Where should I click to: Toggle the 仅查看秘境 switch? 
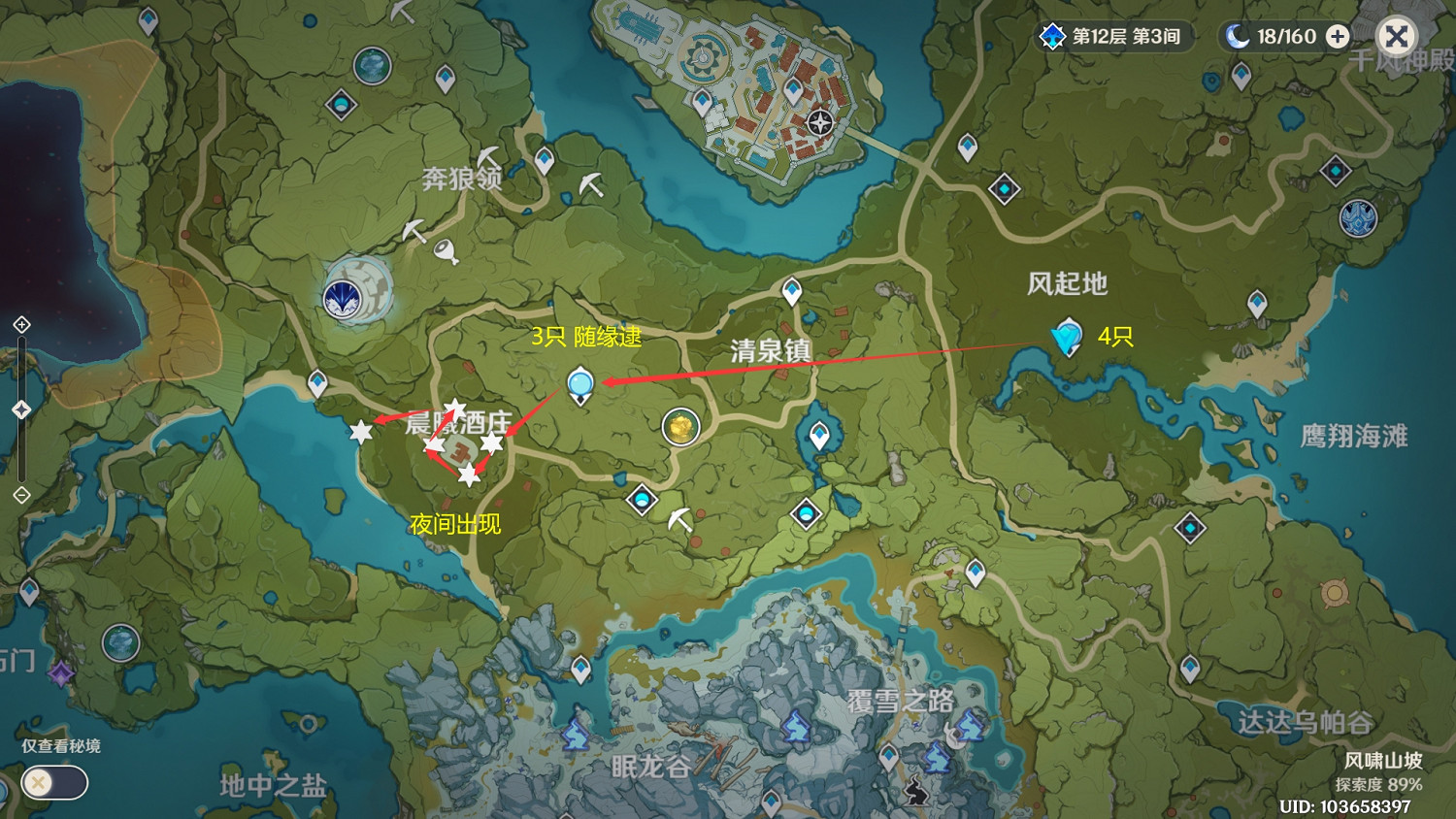[53, 783]
